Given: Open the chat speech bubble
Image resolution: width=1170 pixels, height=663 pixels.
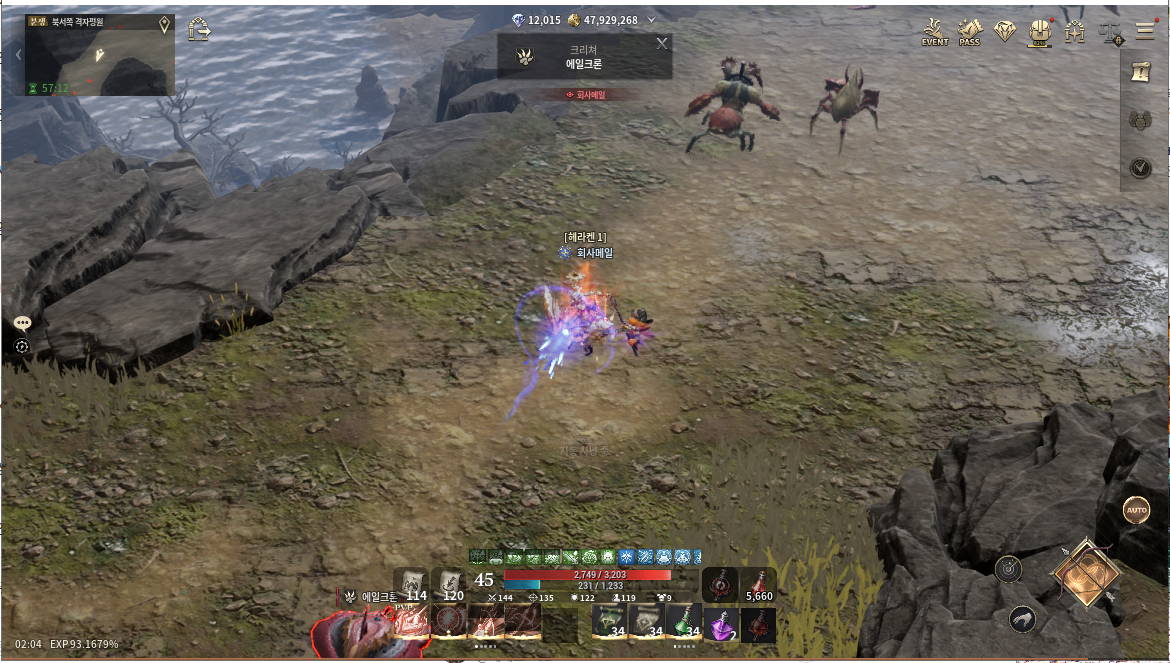Looking at the screenshot, I should (x=22, y=323).
